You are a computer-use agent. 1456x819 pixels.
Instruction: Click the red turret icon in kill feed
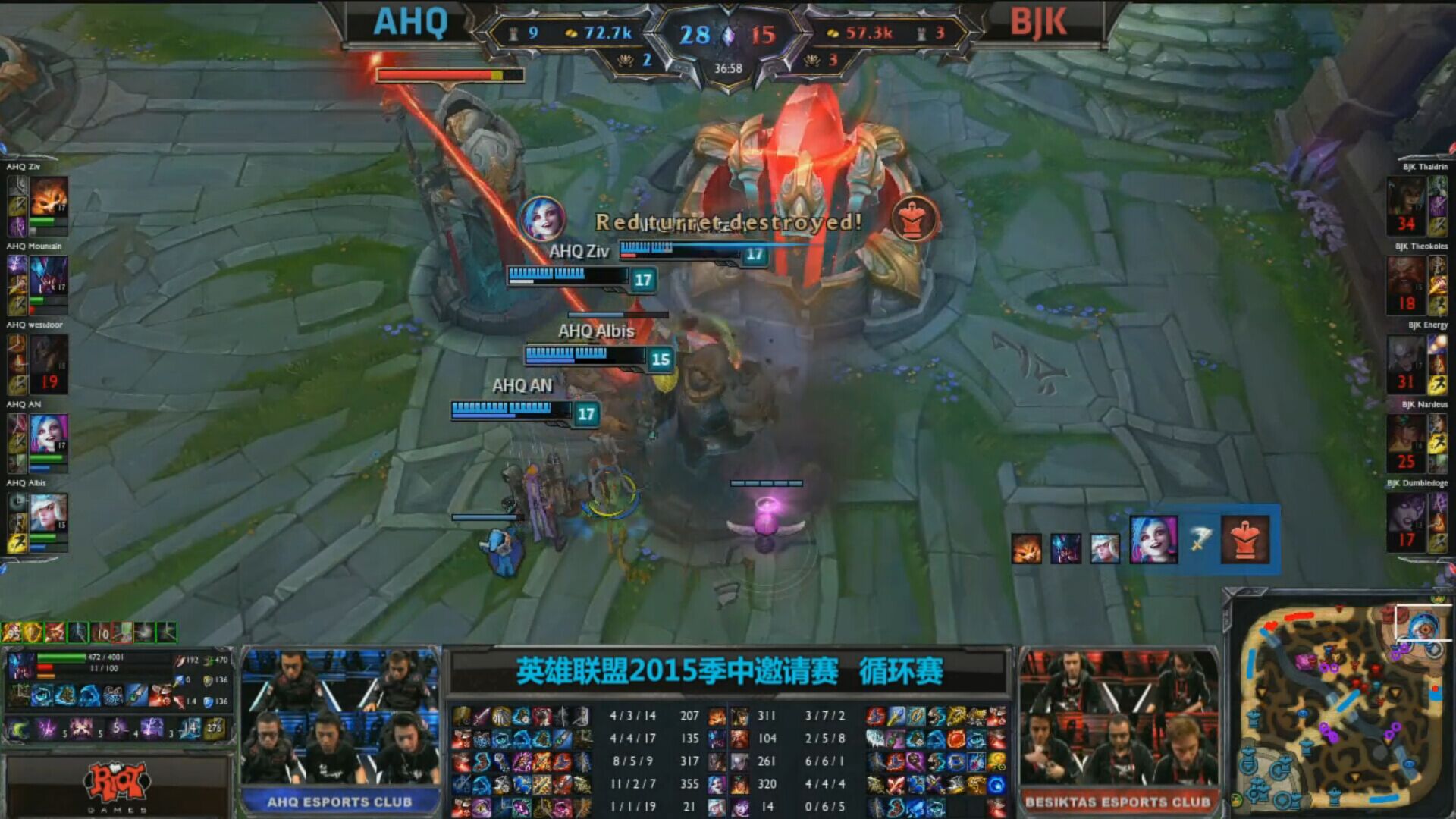(1245, 540)
